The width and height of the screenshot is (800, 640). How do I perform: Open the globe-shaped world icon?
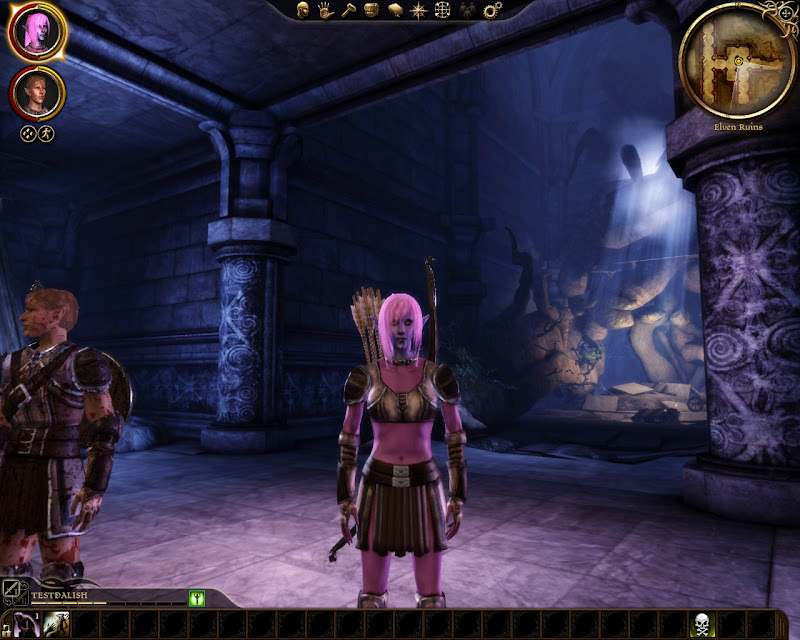tap(442, 10)
